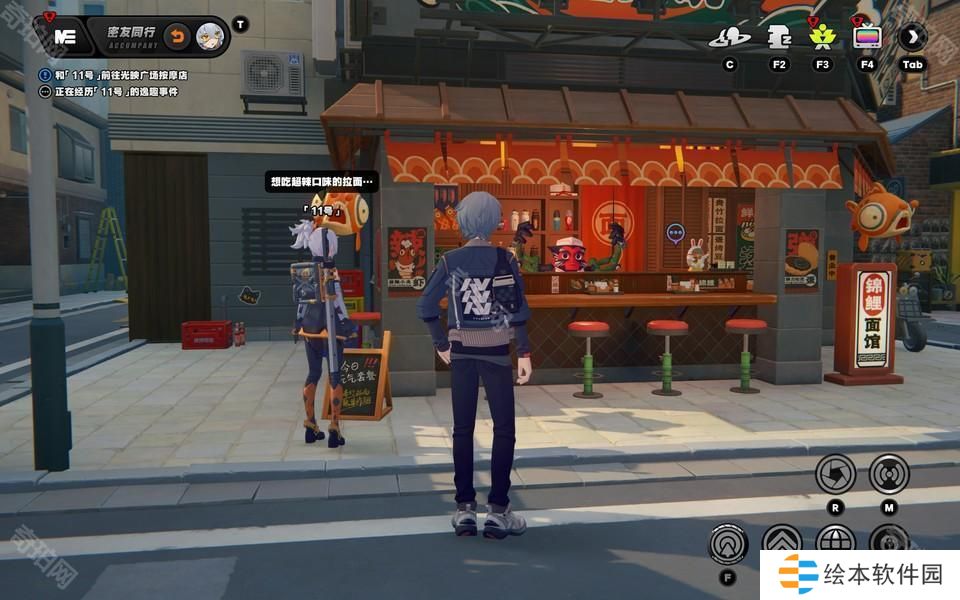Open the ME profile menu

tap(64, 36)
